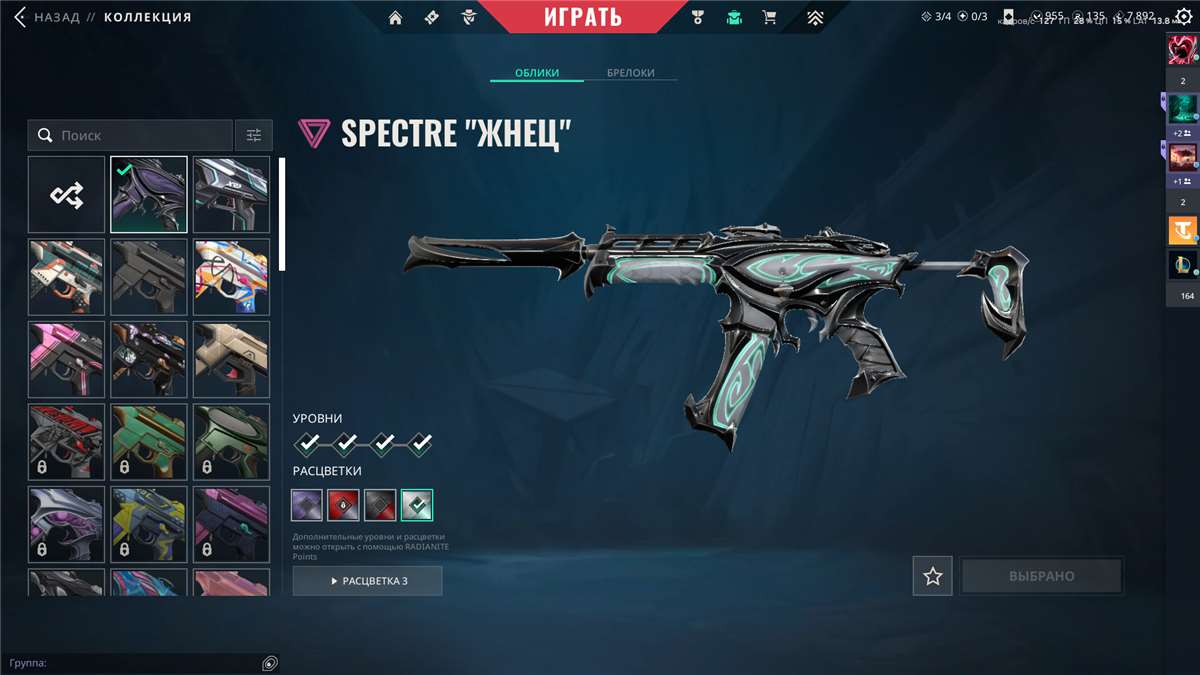Select the locked red Spectre skin

[66, 441]
